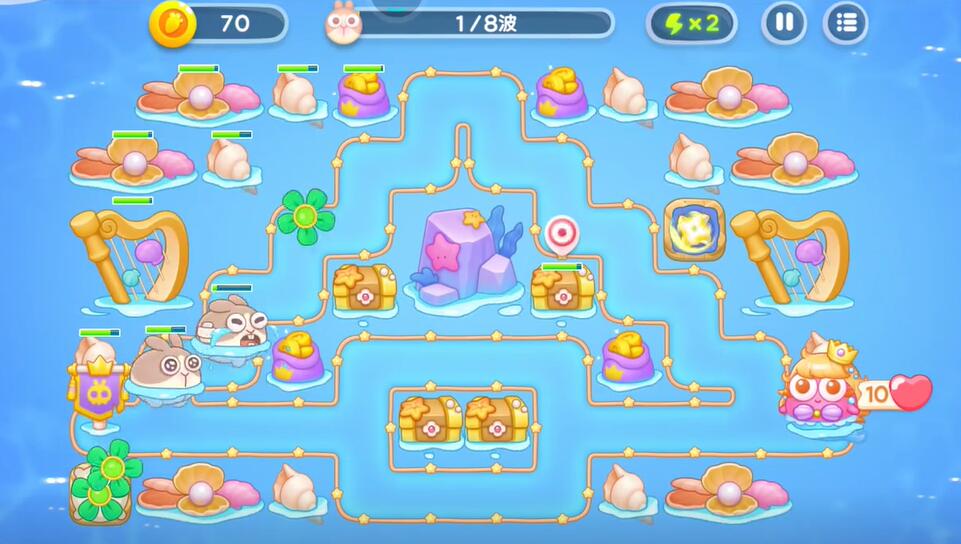Image resolution: width=961 pixels, height=544 pixels.
Task: Pause the game
Action: point(784,23)
